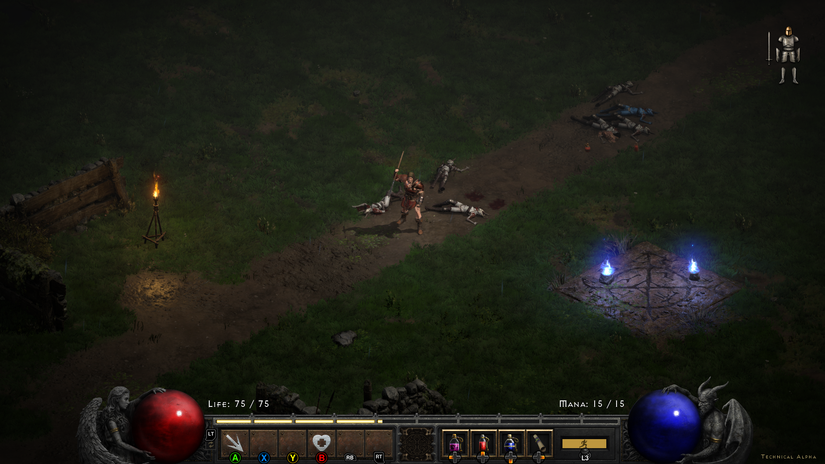Click the armor durability indicator figure
The height and width of the screenshot is (464, 825).
(x=788, y=55)
